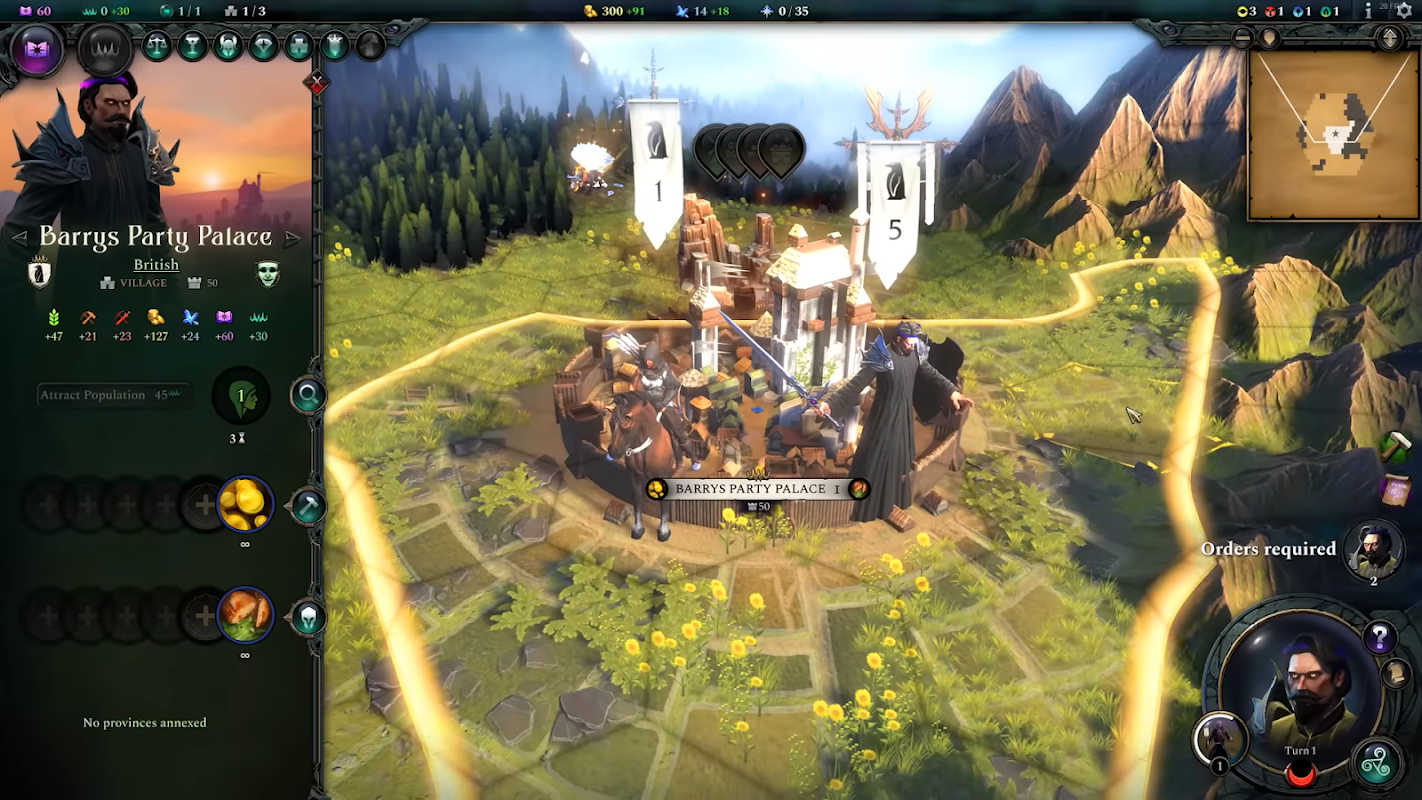Open the crown imperium orb
Image resolution: width=1422 pixels, height=800 pixels.
click(x=105, y=48)
